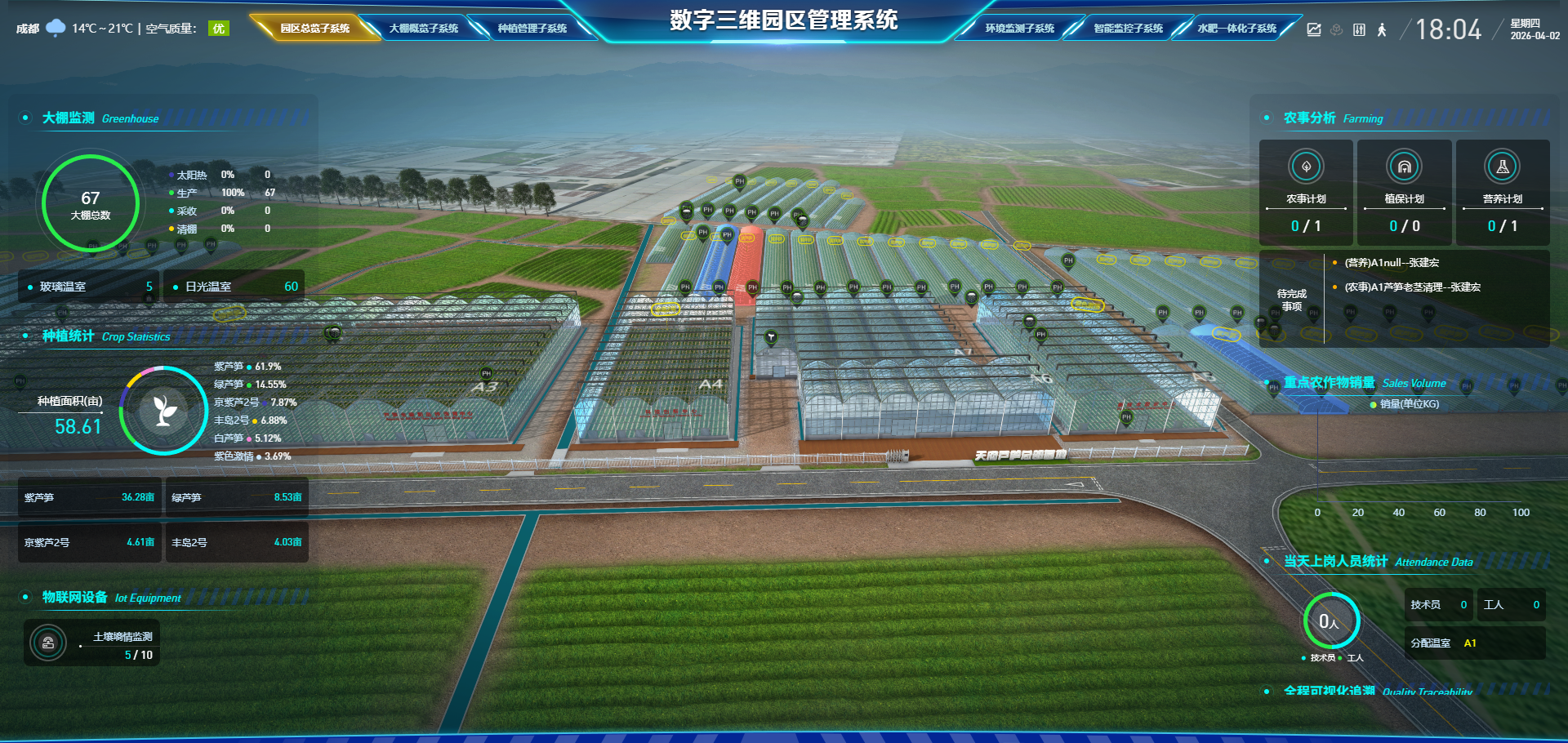Click the line chart icon in top bar

point(1314,30)
